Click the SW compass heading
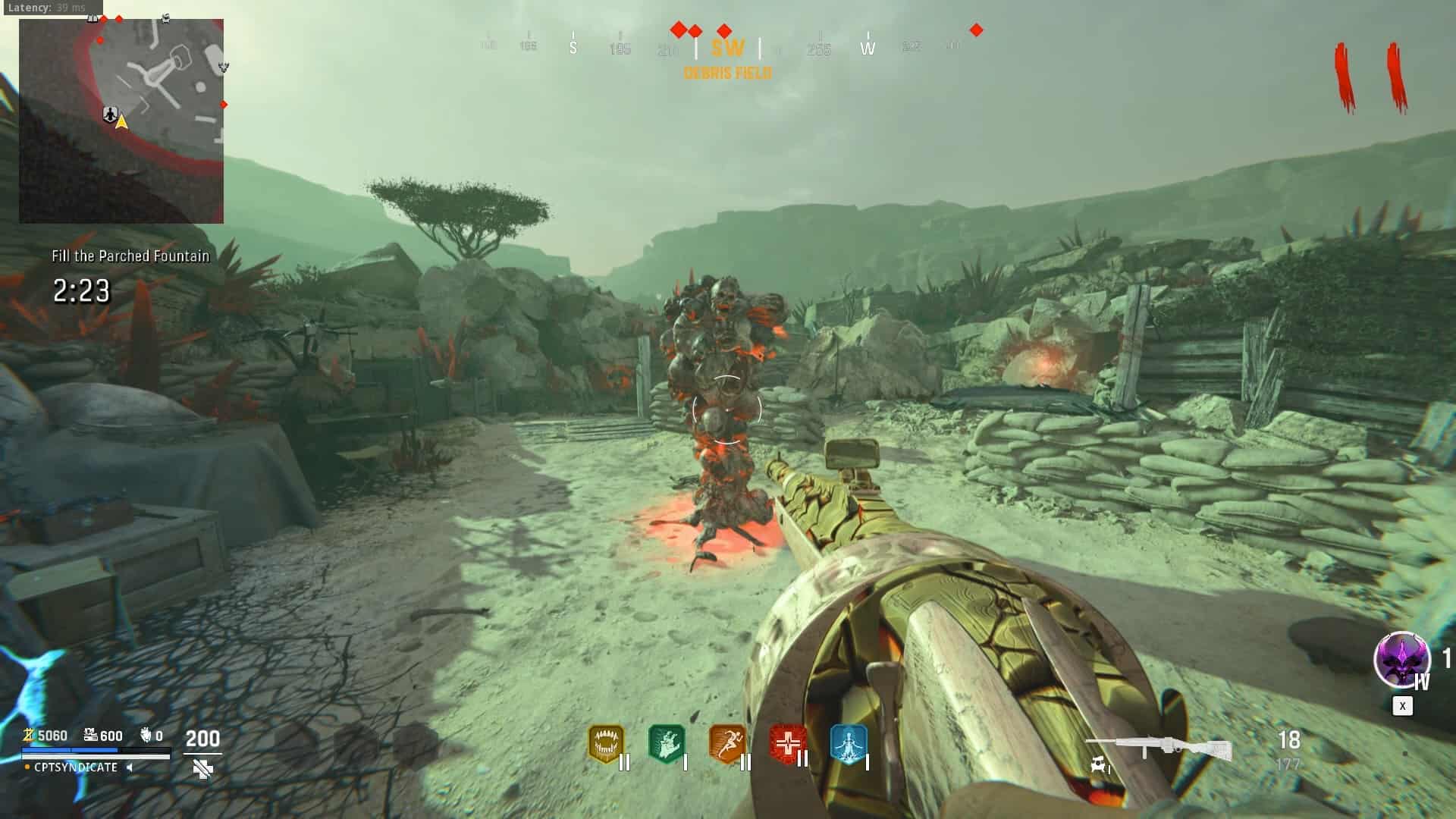This screenshot has height=819, width=1456. pyautogui.click(x=727, y=49)
